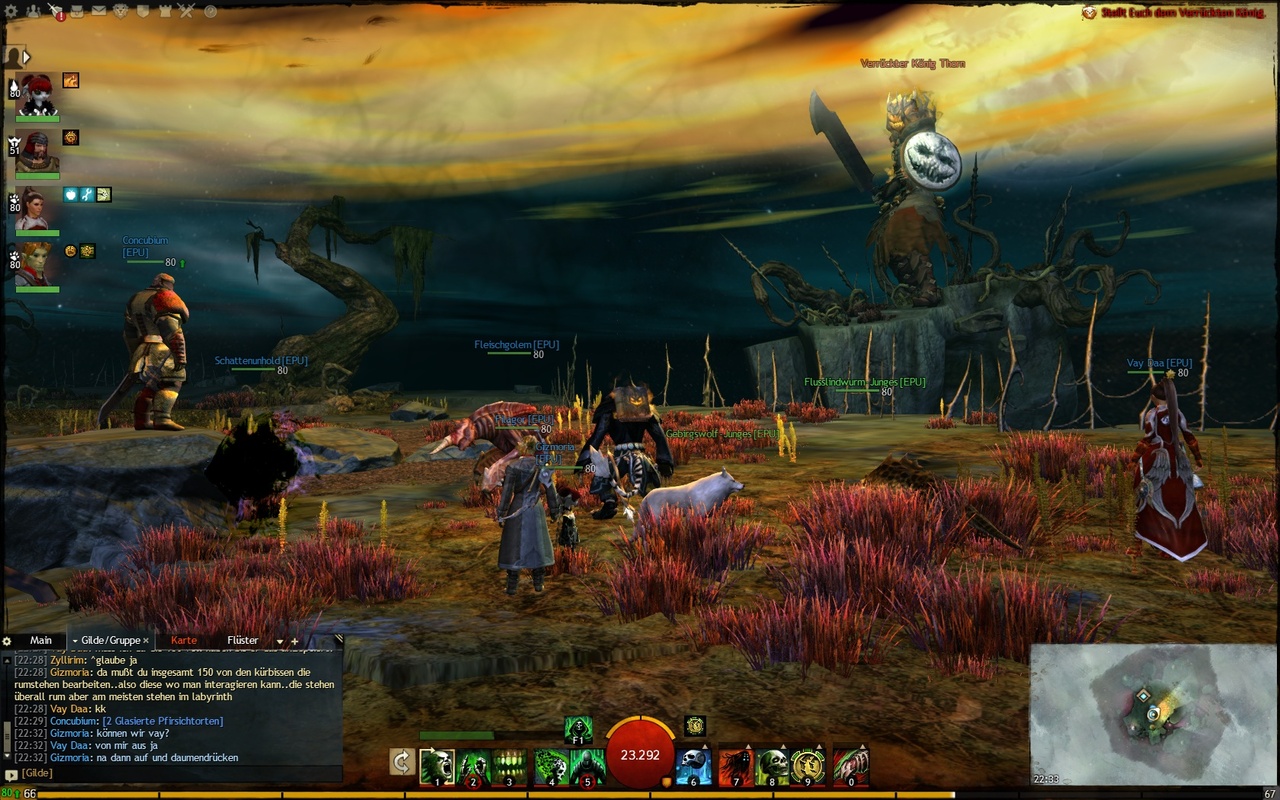Image resolution: width=1280 pixels, height=800 pixels.
Task: Switch to the Main chat tab
Action: pyautogui.click(x=41, y=640)
